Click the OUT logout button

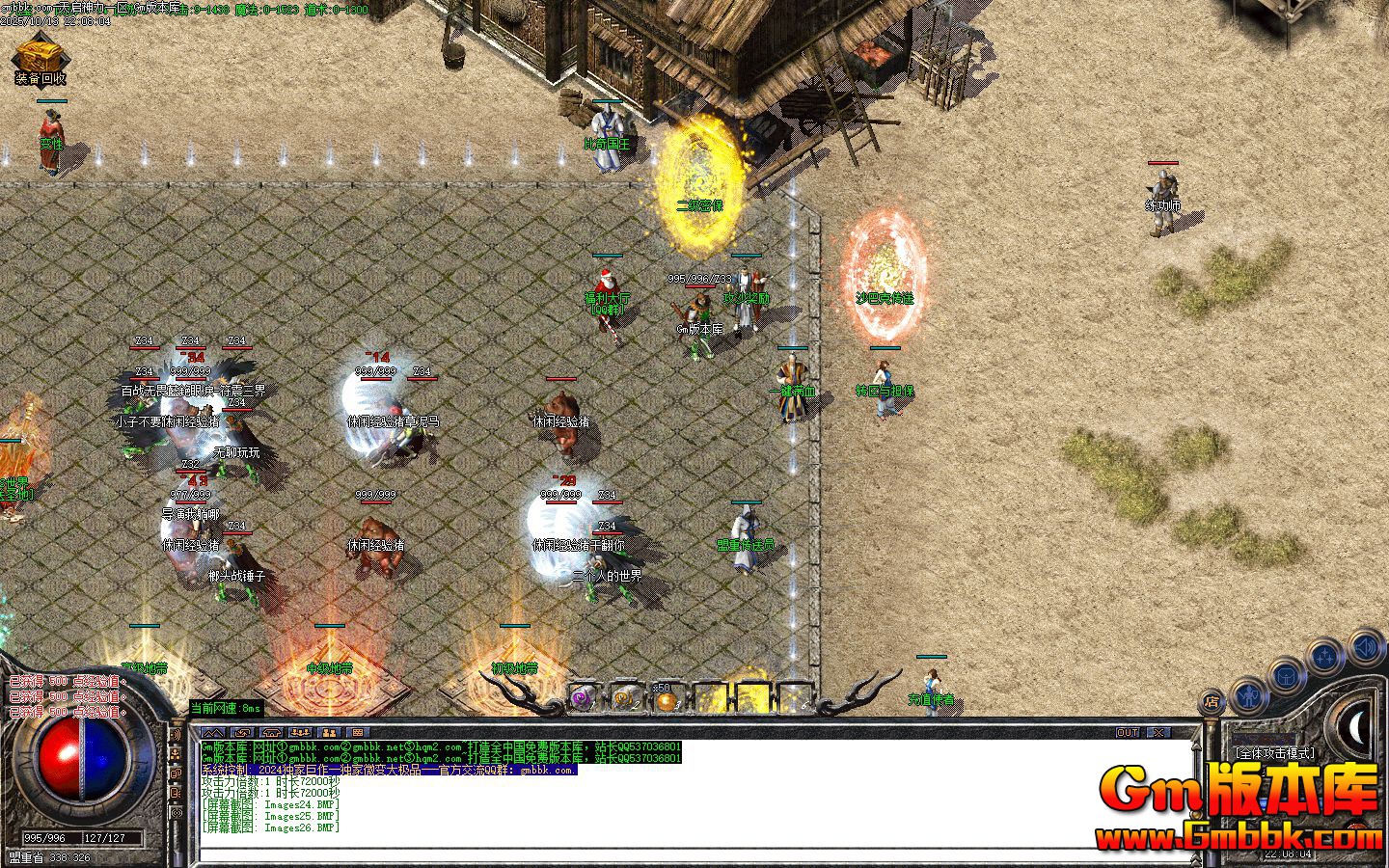(1127, 733)
